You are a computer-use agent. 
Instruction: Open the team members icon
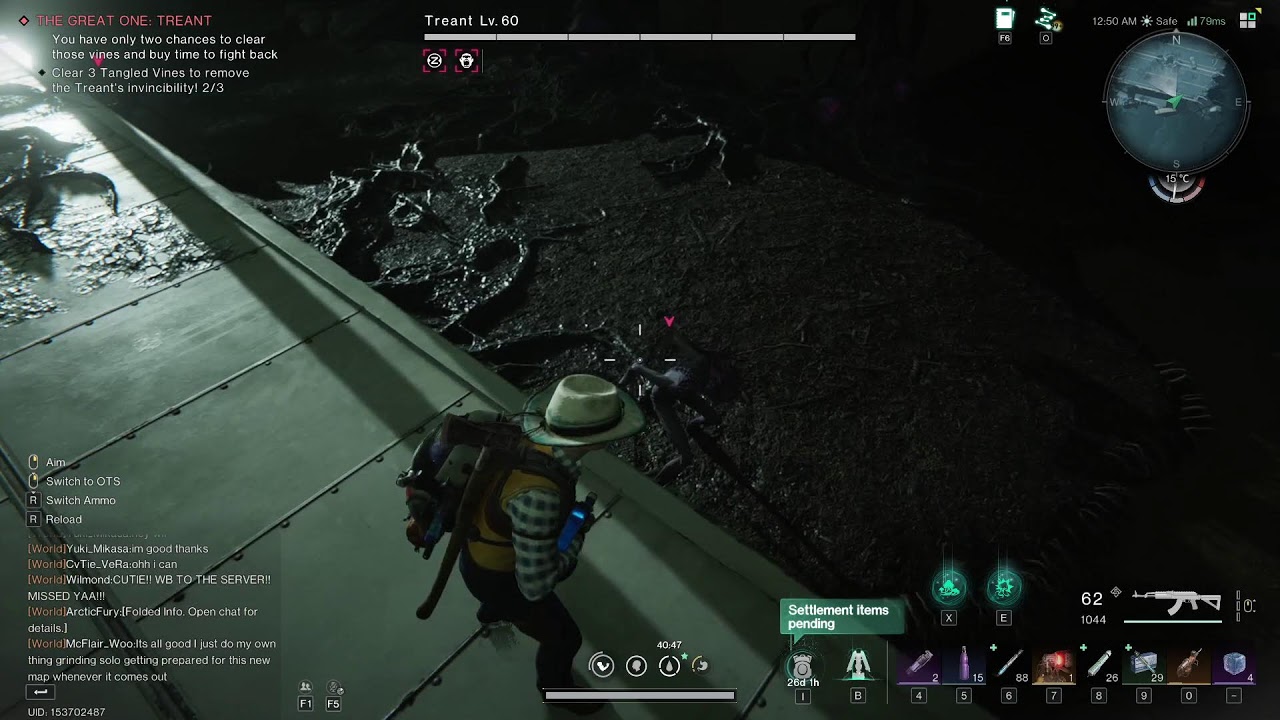pos(305,688)
